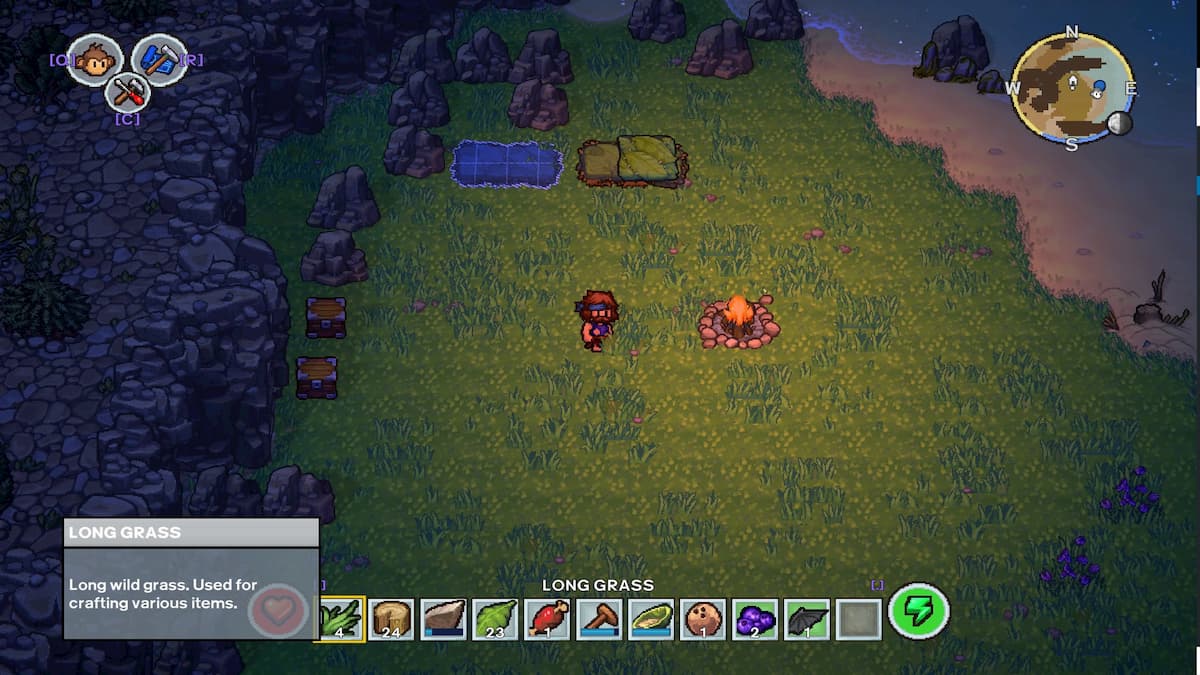Viewport: 1200px width, 675px height.
Task: Pick the bat wing hotbar slot
Action: pos(807,619)
